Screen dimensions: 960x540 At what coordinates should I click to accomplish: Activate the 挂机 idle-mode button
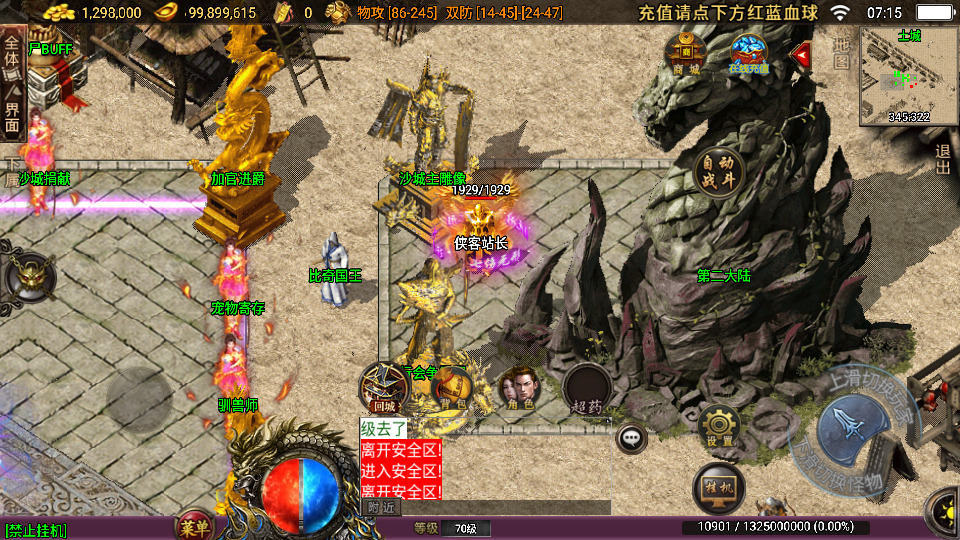point(718,487)
